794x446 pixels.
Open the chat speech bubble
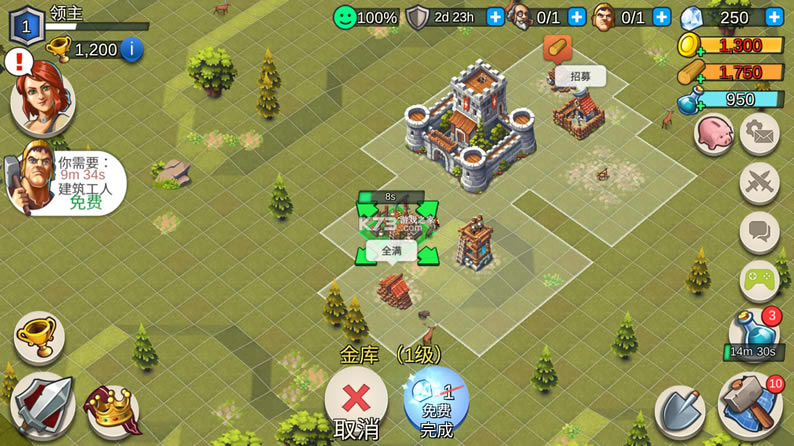click(x=760, y=232)
